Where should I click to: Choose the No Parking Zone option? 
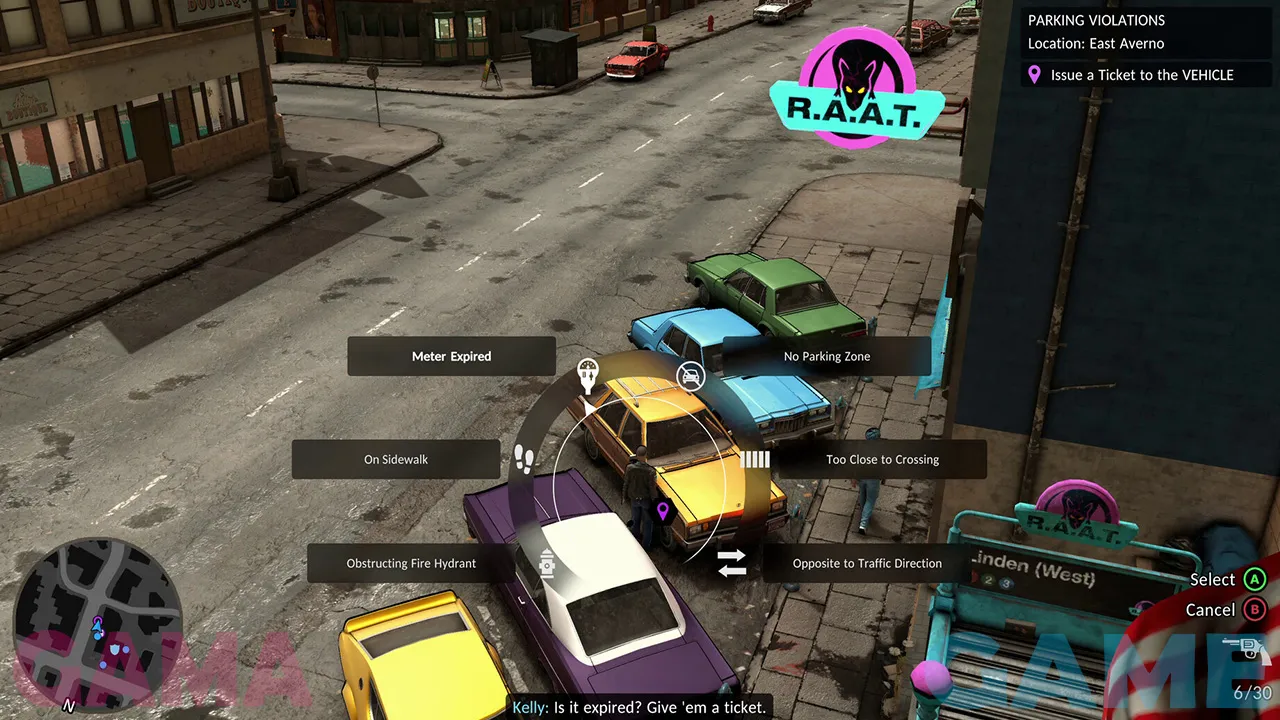pos(826,356)
